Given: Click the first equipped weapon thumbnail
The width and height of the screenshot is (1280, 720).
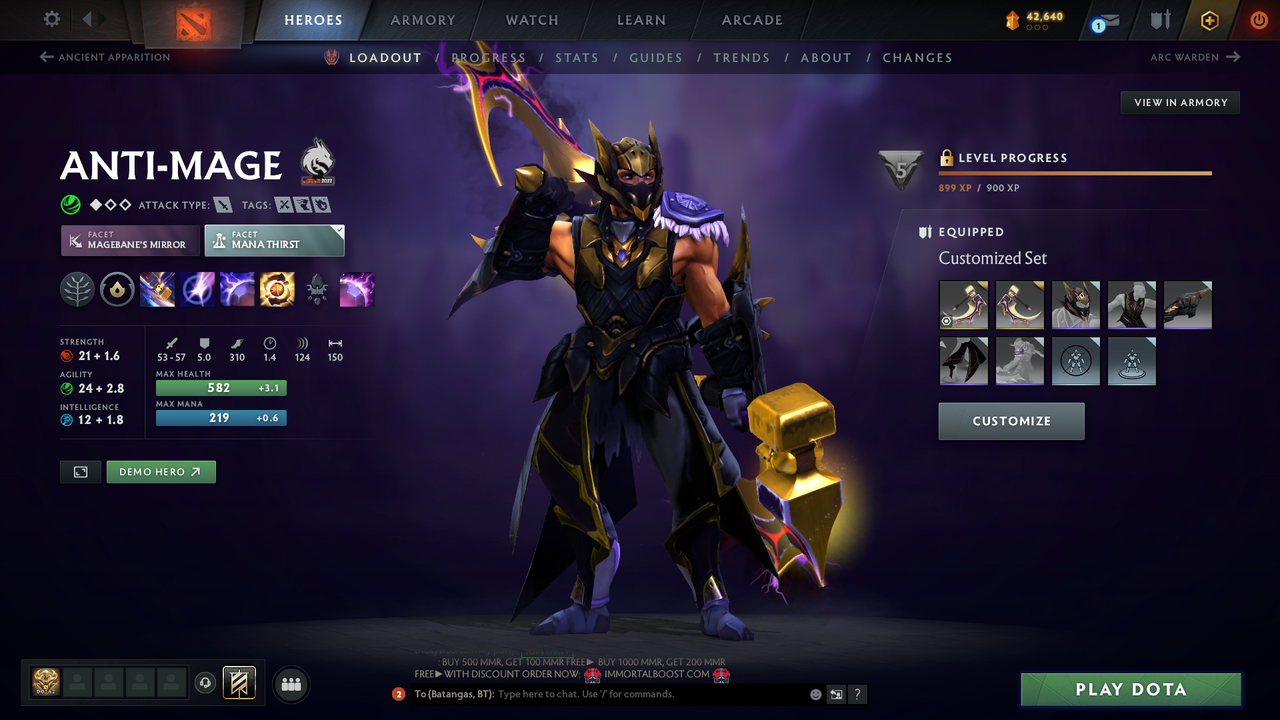Looking at the screenshot, I should pos(963,304).
